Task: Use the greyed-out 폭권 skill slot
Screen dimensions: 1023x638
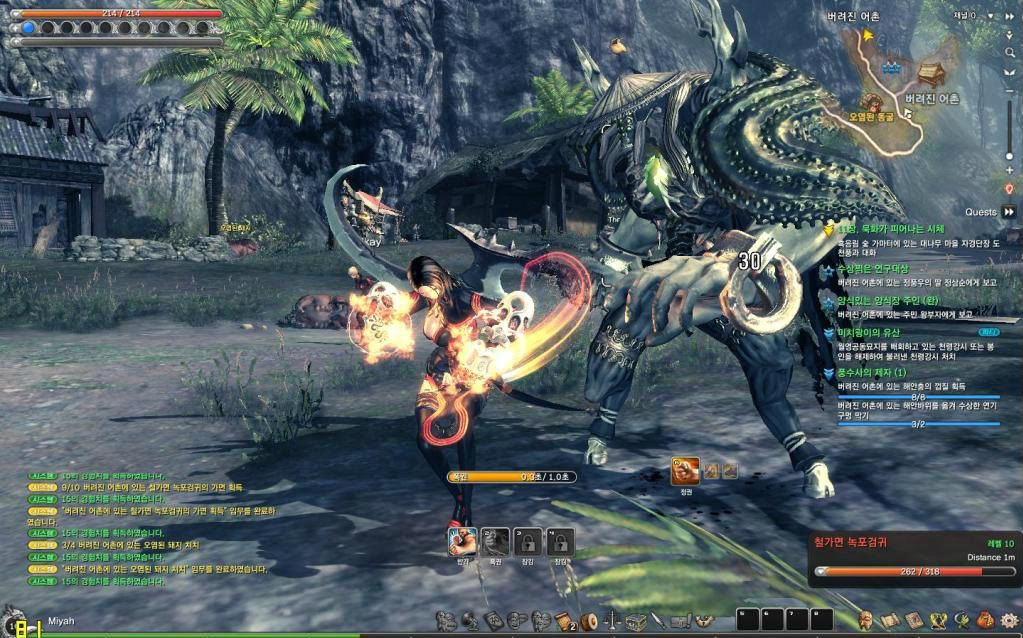Action: 495,542
